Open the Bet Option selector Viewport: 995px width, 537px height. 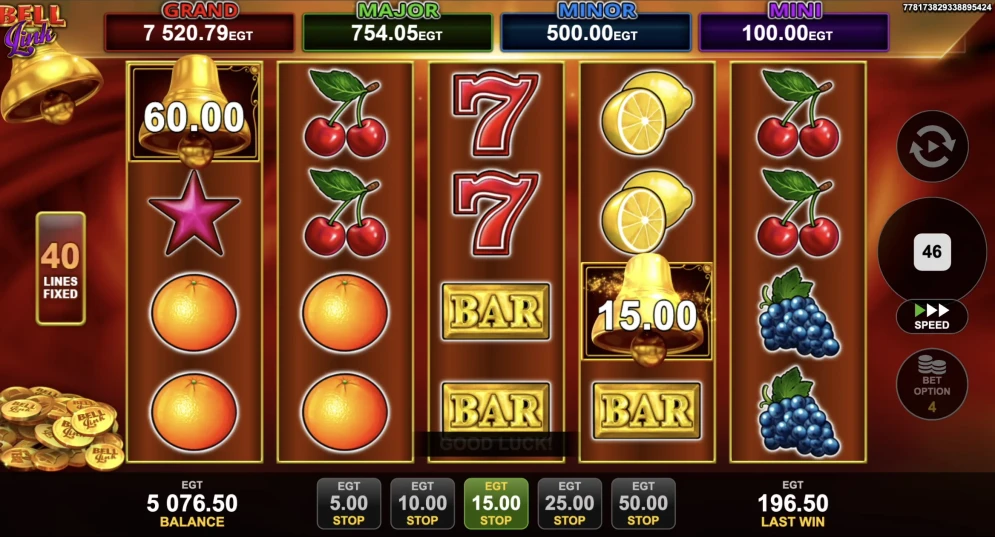[932, 383]
